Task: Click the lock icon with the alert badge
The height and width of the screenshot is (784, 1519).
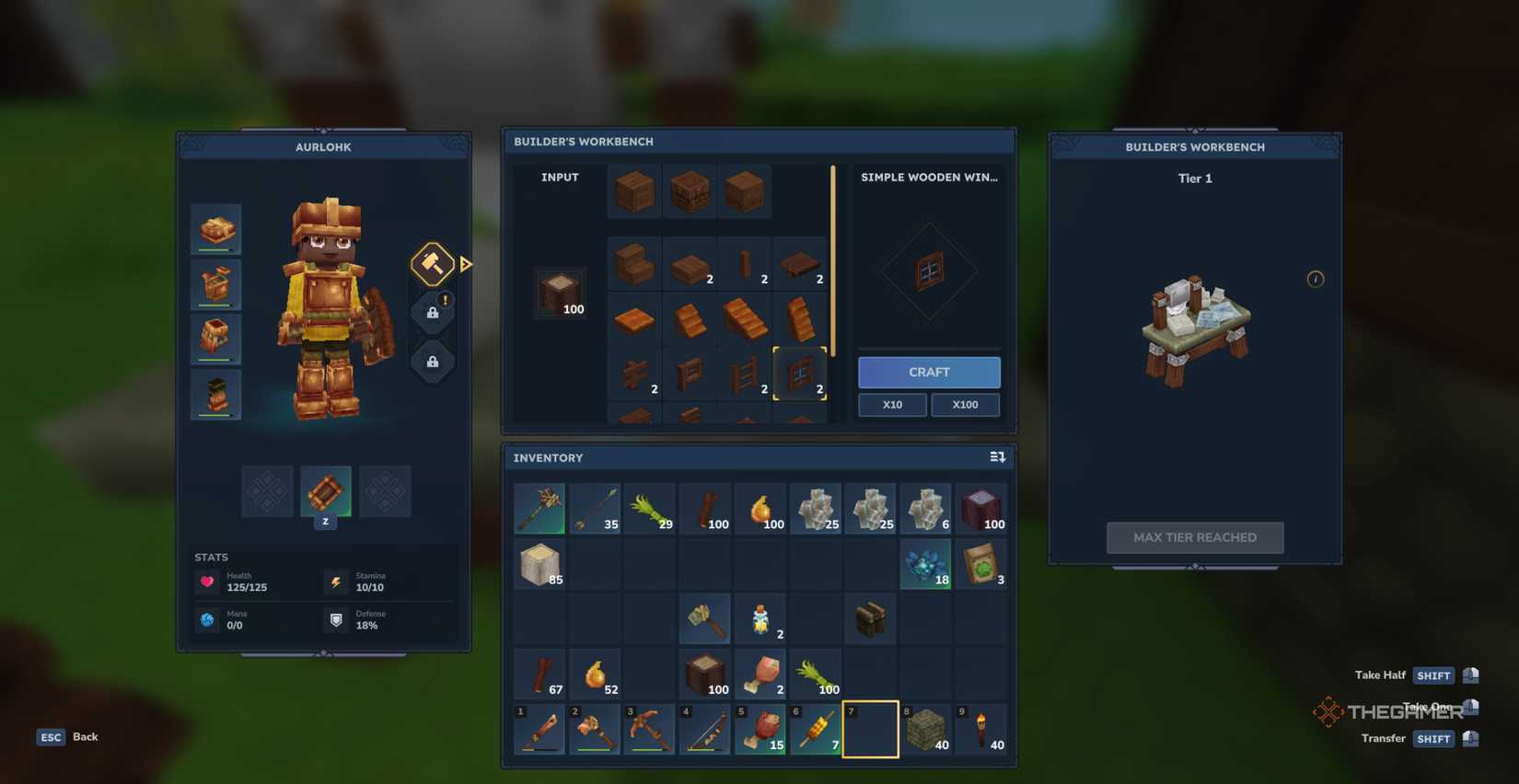Action: [432, 311]
